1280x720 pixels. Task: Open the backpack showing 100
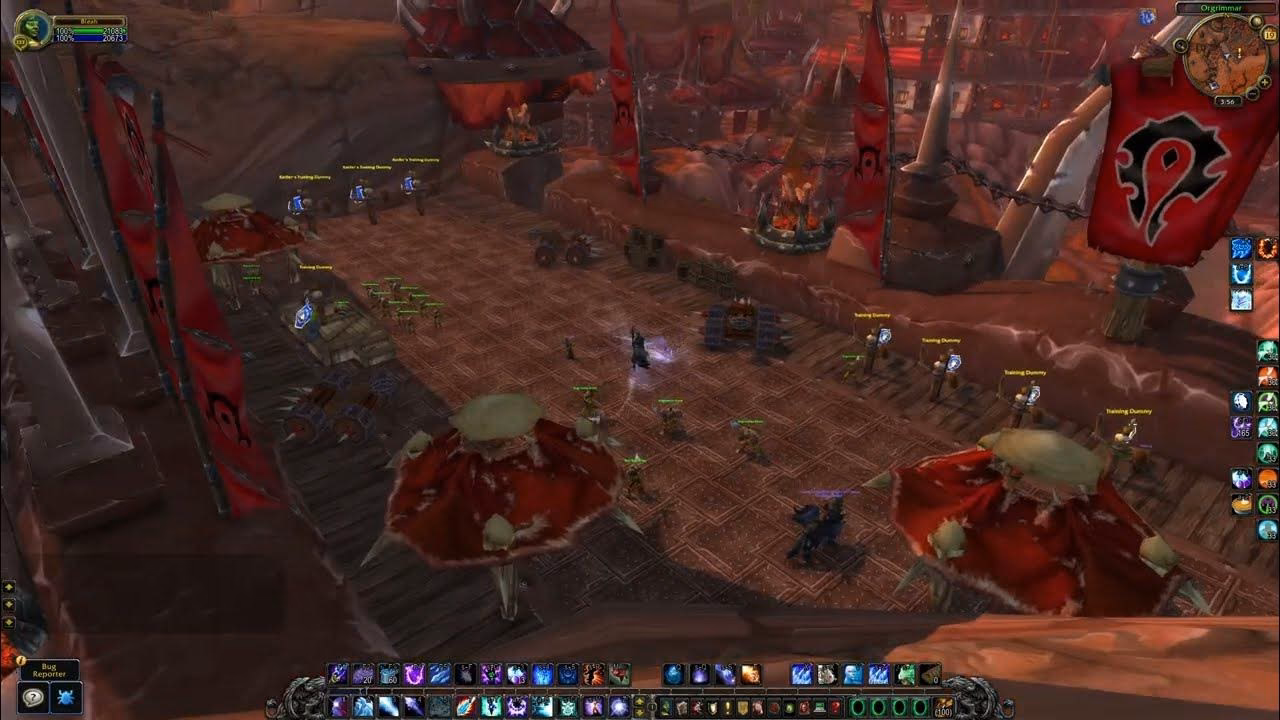941,707
